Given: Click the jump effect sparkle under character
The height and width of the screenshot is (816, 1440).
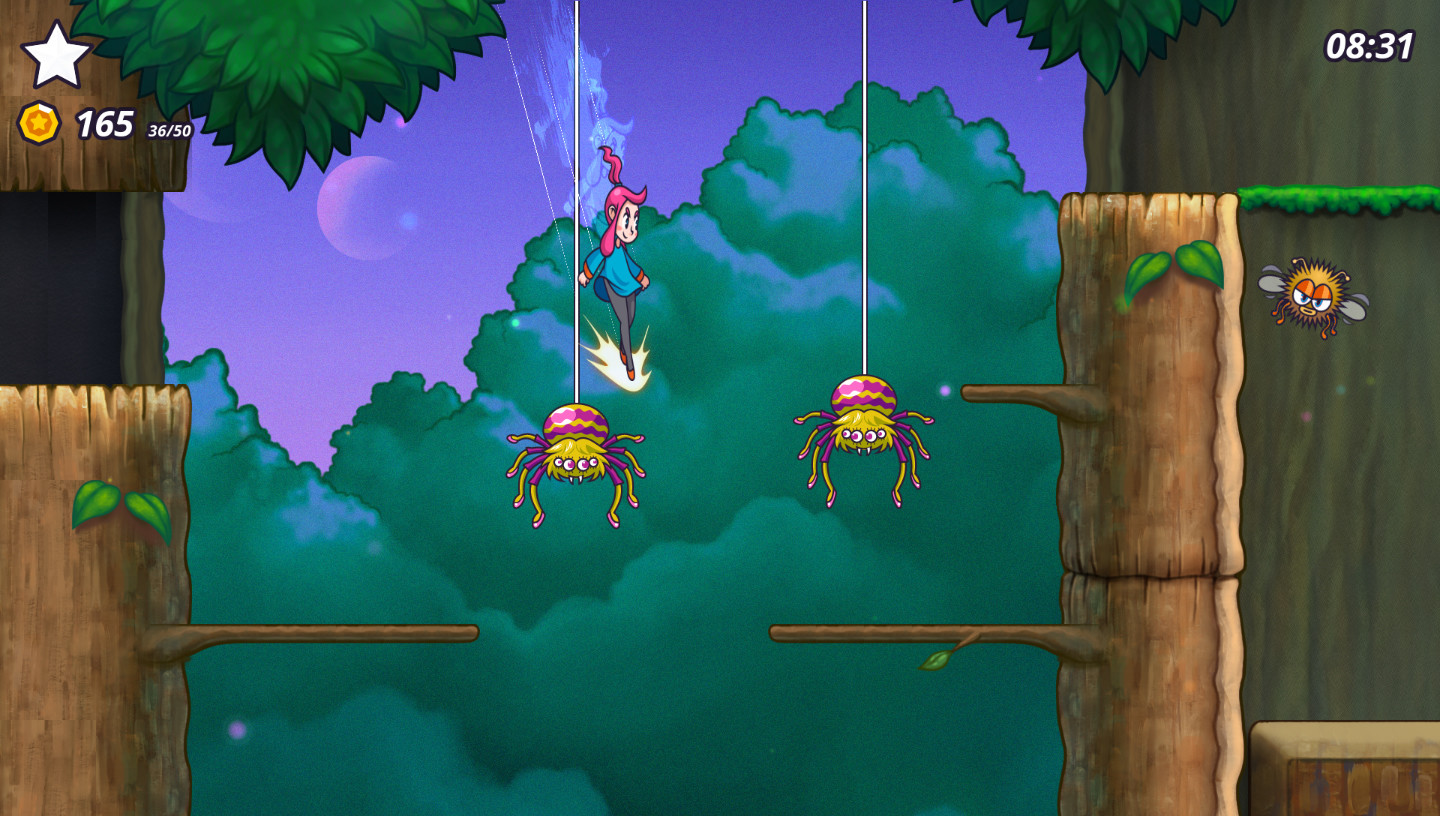Looking at the screenshot, I should [x=624, y=360].
